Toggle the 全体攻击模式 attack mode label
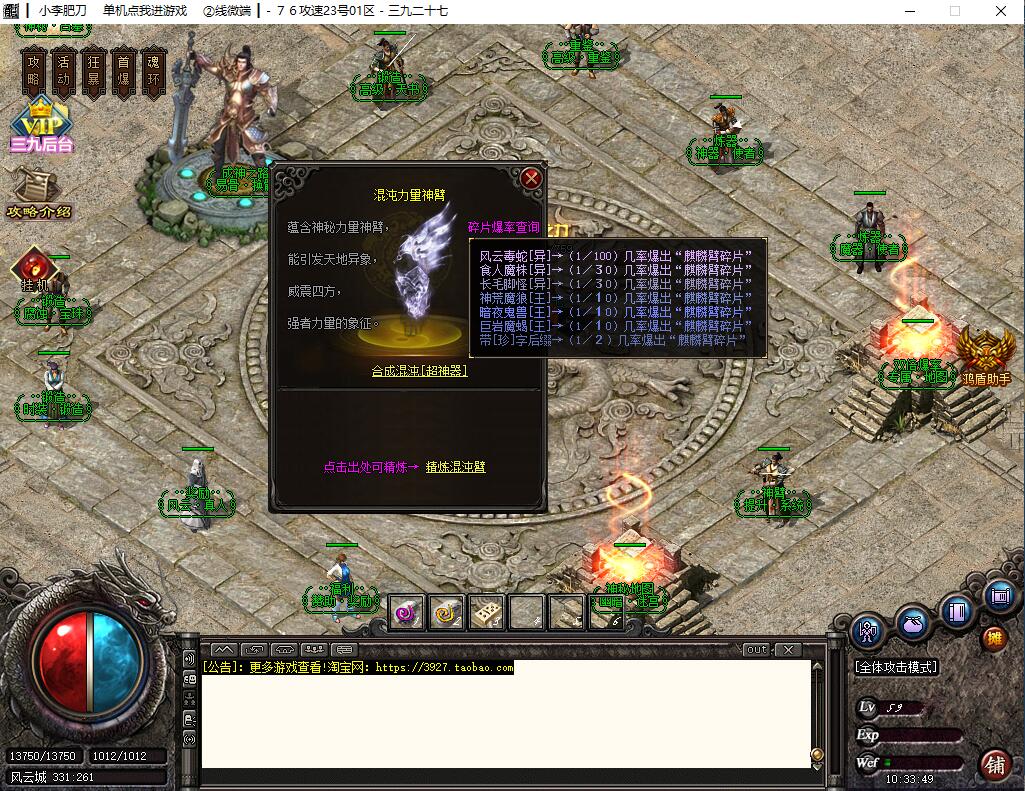This screenshot has height=791, width=1025. (x=896, y=667)
